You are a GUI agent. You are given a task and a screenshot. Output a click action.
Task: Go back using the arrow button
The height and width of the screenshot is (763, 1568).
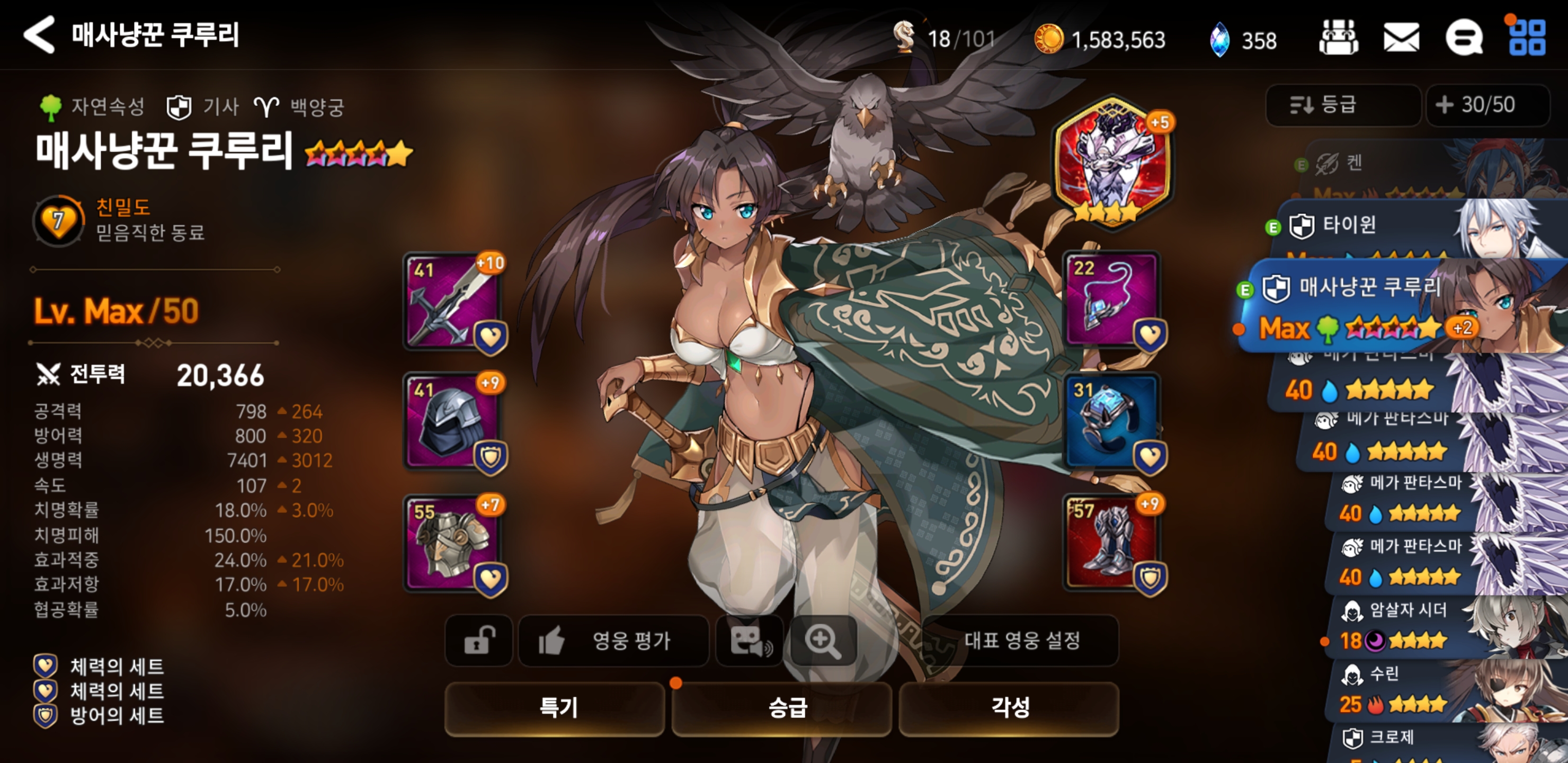(x=40, y=35)
